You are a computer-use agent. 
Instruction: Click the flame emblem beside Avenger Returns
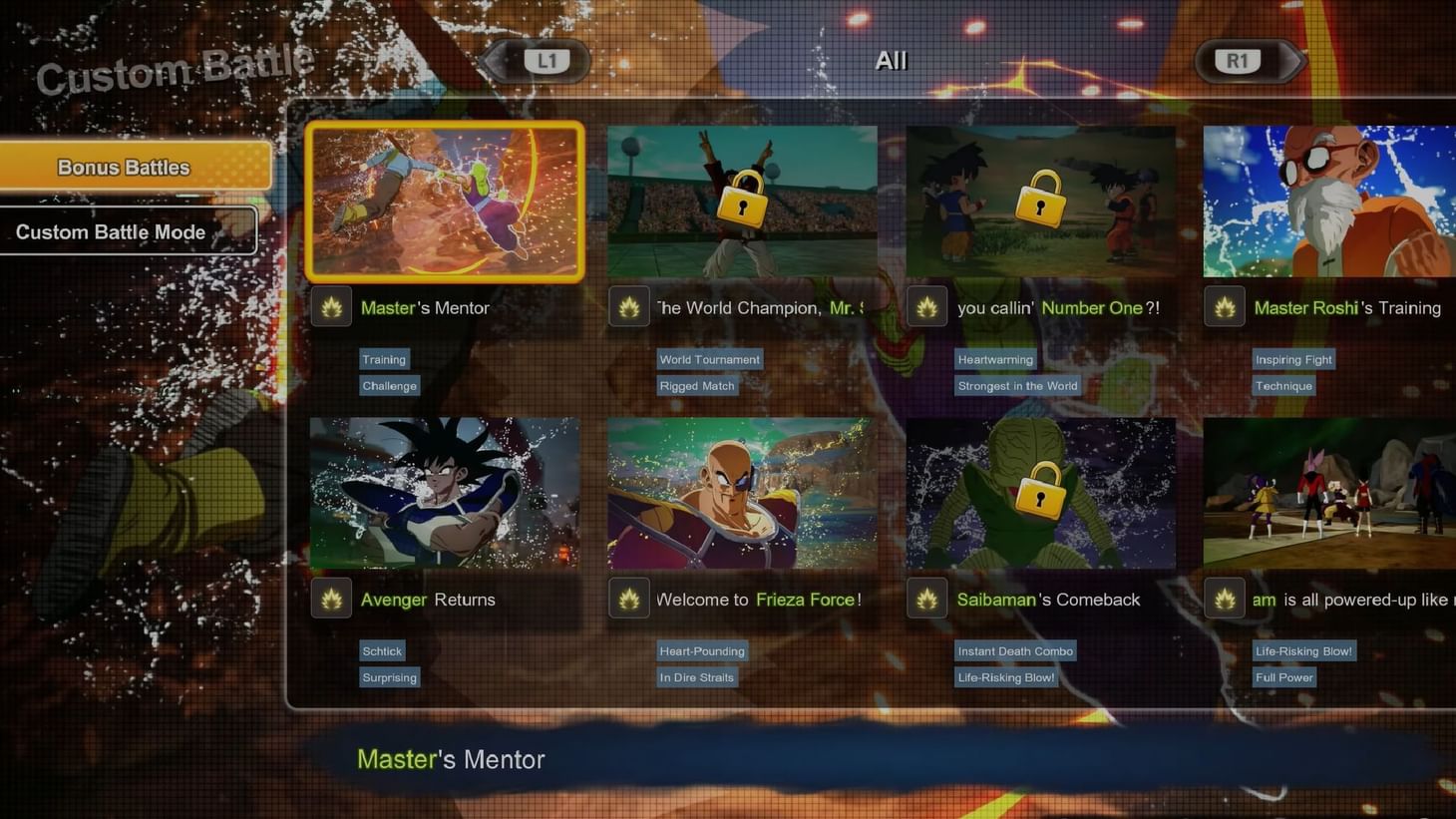(331, 599)
